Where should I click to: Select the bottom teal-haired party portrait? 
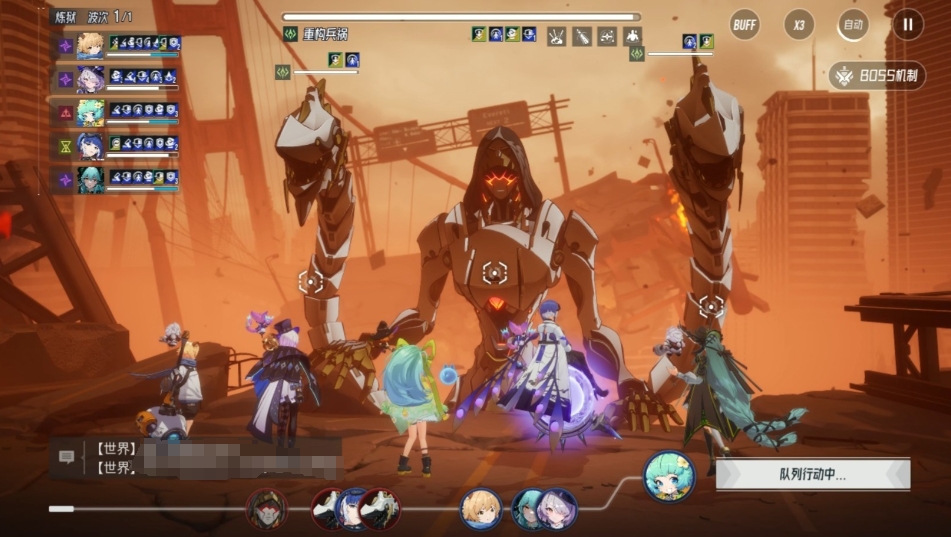tap(91, 179)
